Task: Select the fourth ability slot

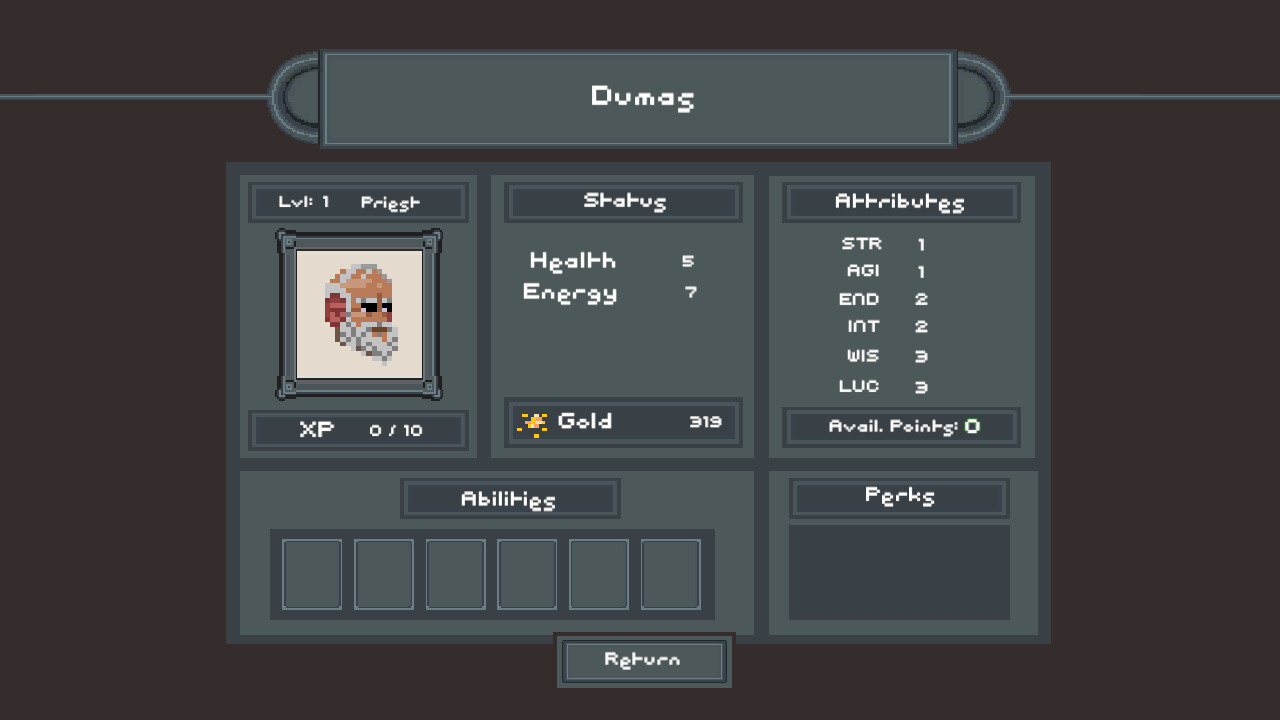Action: pos(527,574)
